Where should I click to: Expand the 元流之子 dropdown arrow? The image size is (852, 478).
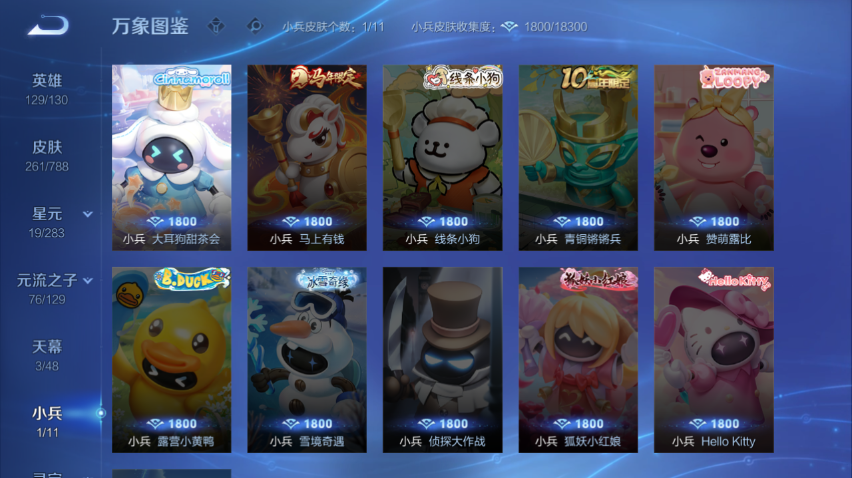click(x=88, y=281)
